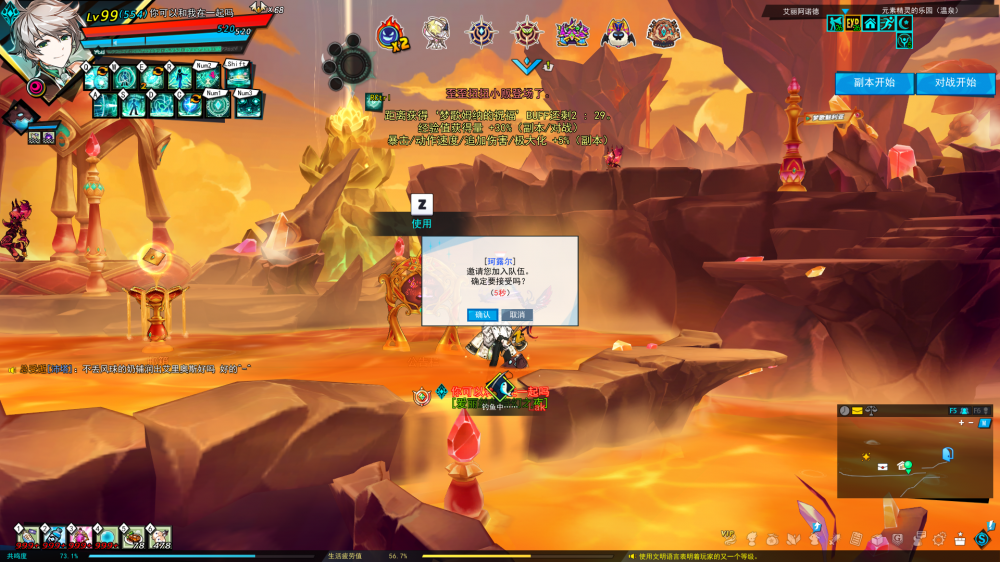This screenshot has width=1000, height=562.
Task: Open the yellow mail envelope icon
Action: (x=857, y=411)
